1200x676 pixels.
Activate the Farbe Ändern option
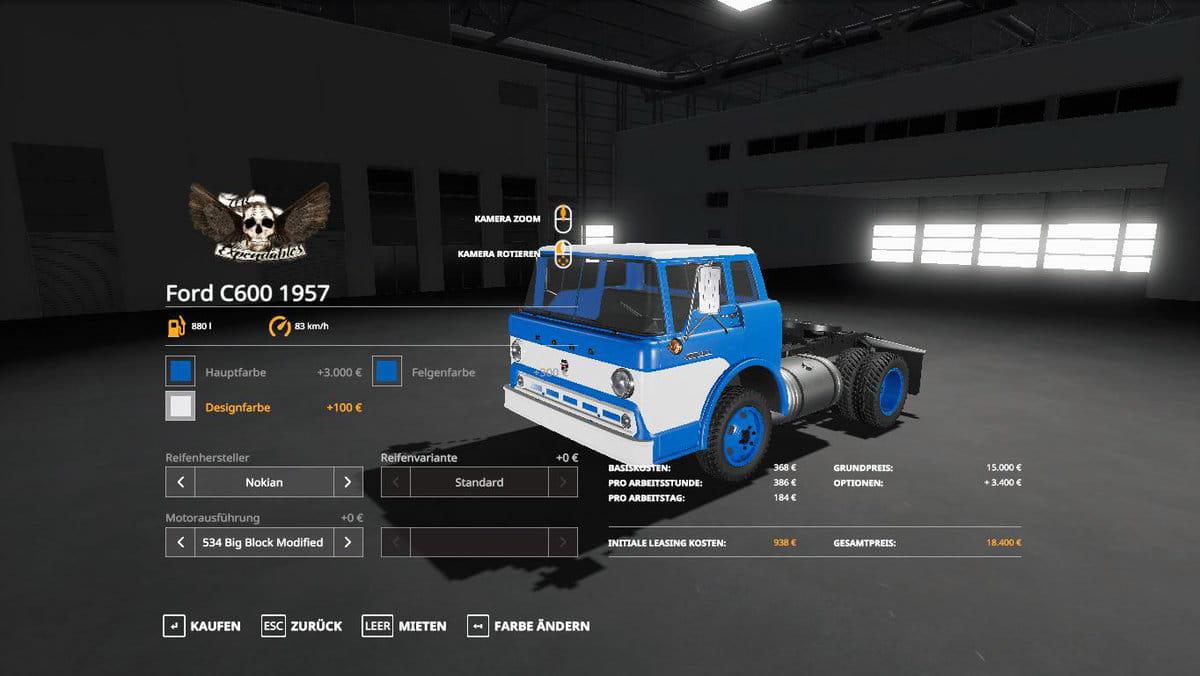click(529, 626)
